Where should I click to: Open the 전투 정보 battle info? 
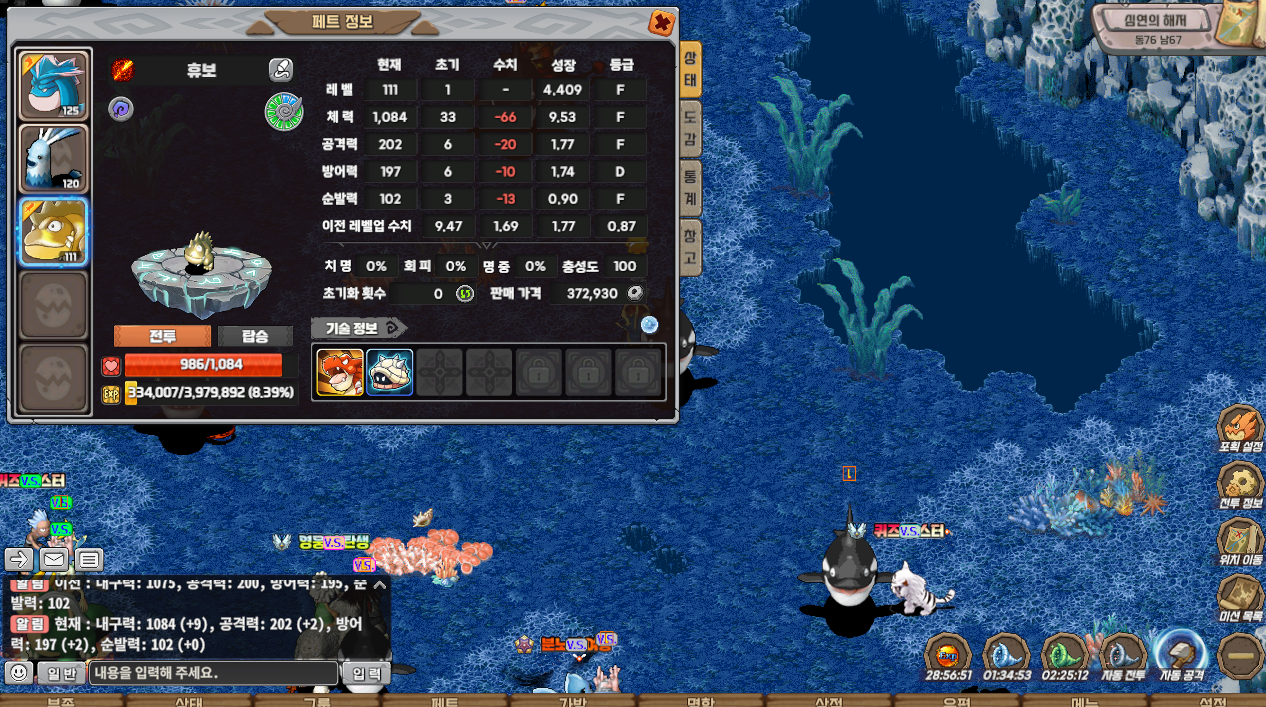tap(1241, 486)
